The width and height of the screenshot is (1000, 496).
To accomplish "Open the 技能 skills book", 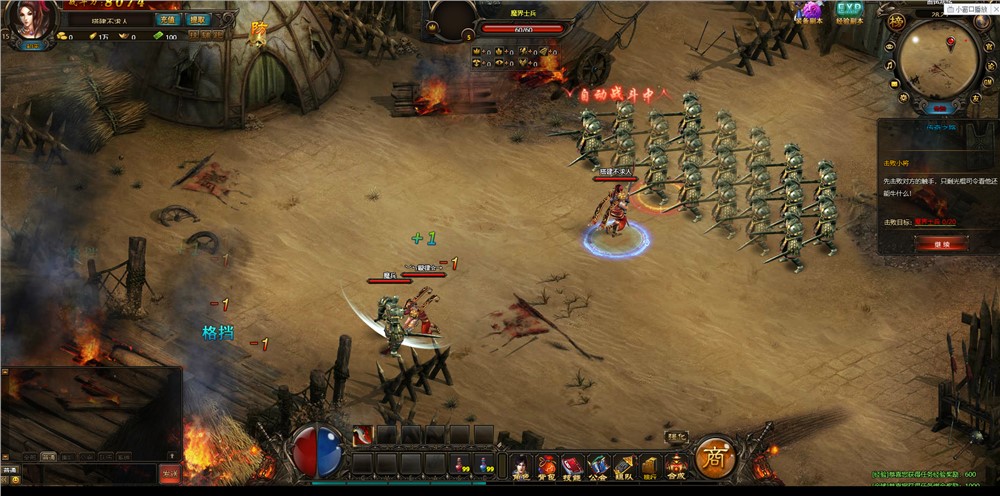I will (572, 466).
